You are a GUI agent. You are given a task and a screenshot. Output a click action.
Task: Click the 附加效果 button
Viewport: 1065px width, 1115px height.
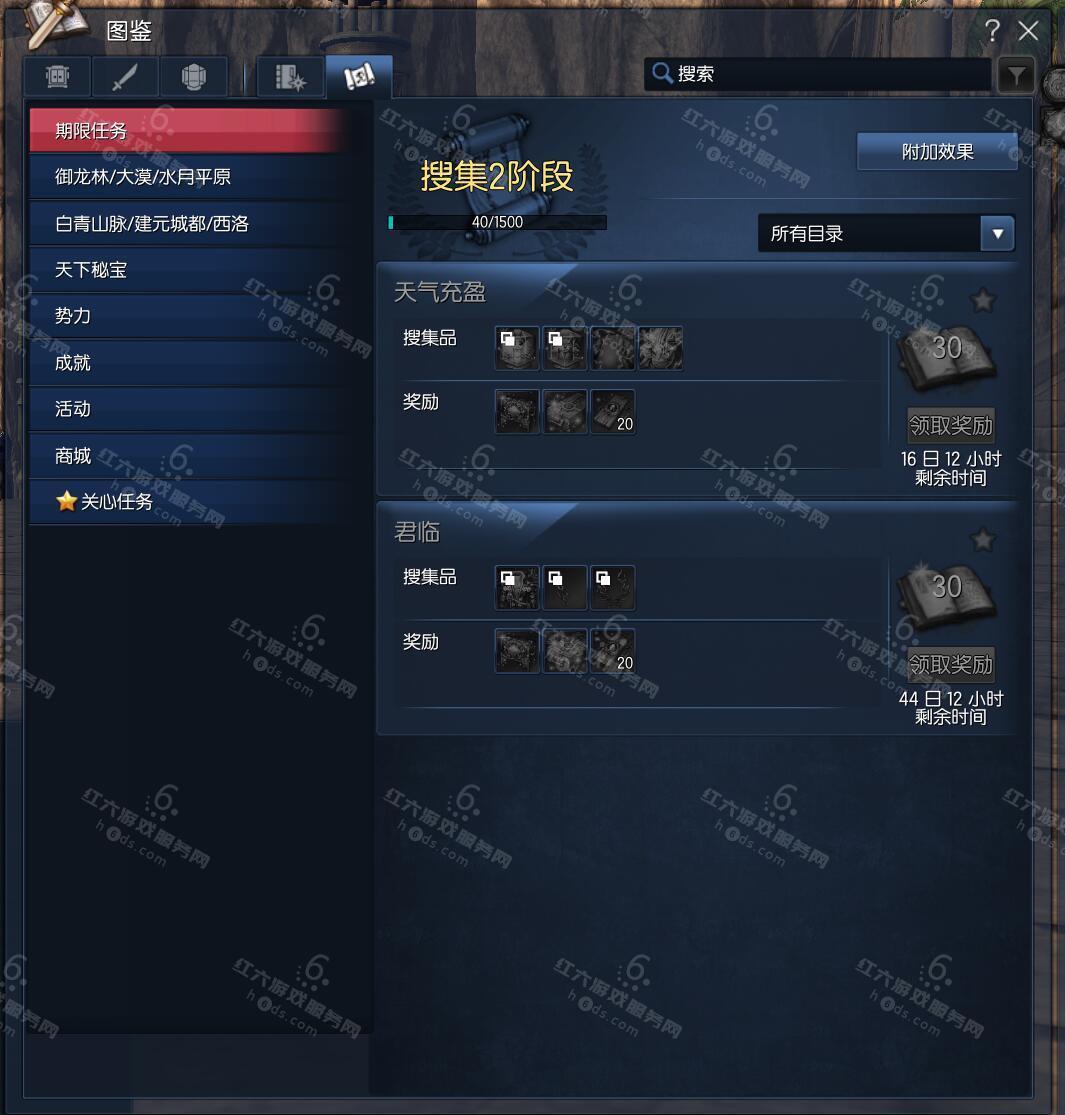coord(937,152)
